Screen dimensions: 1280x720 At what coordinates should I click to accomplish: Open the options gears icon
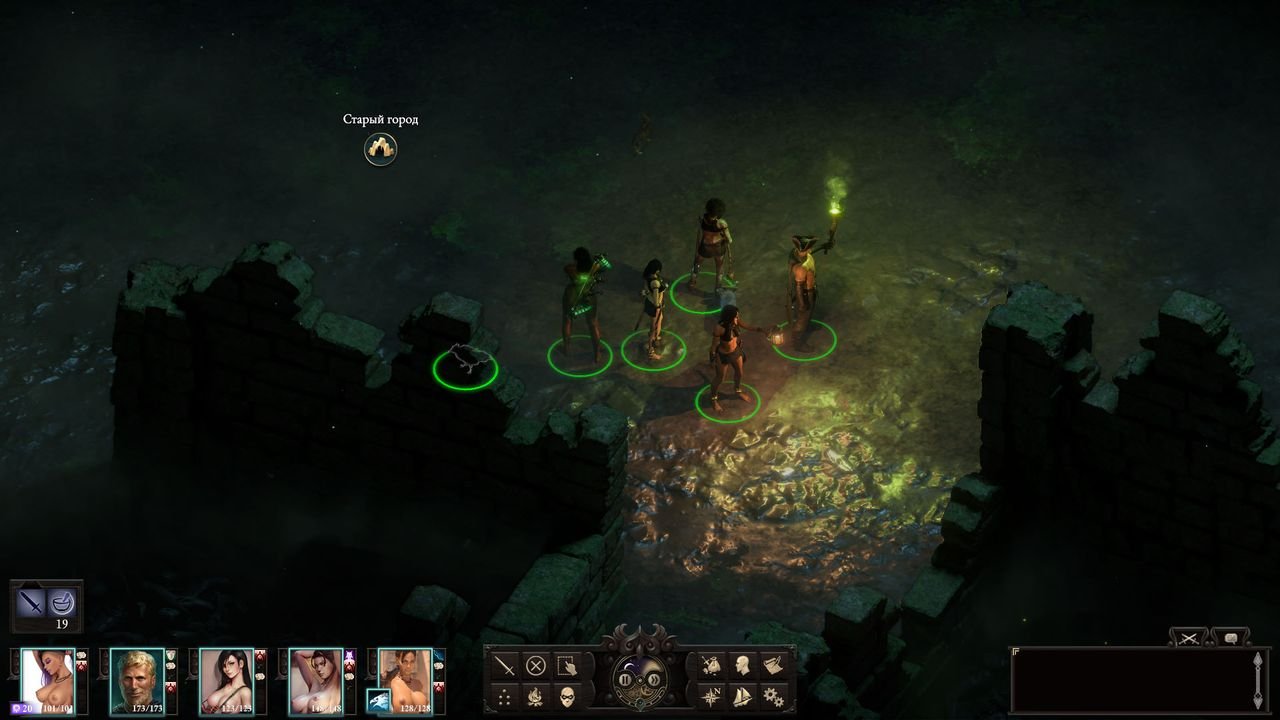[773, 696]
